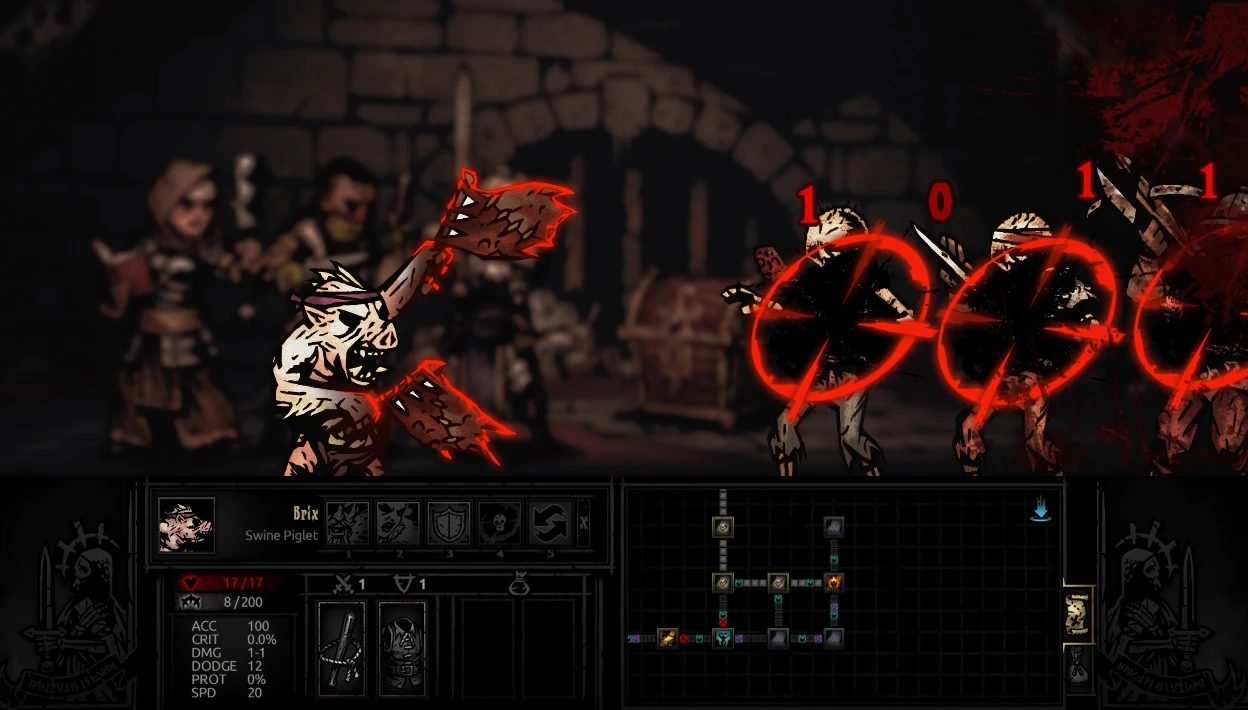
Task: Click the blue arrow map recenter icon
Action: click(1040, 512)
